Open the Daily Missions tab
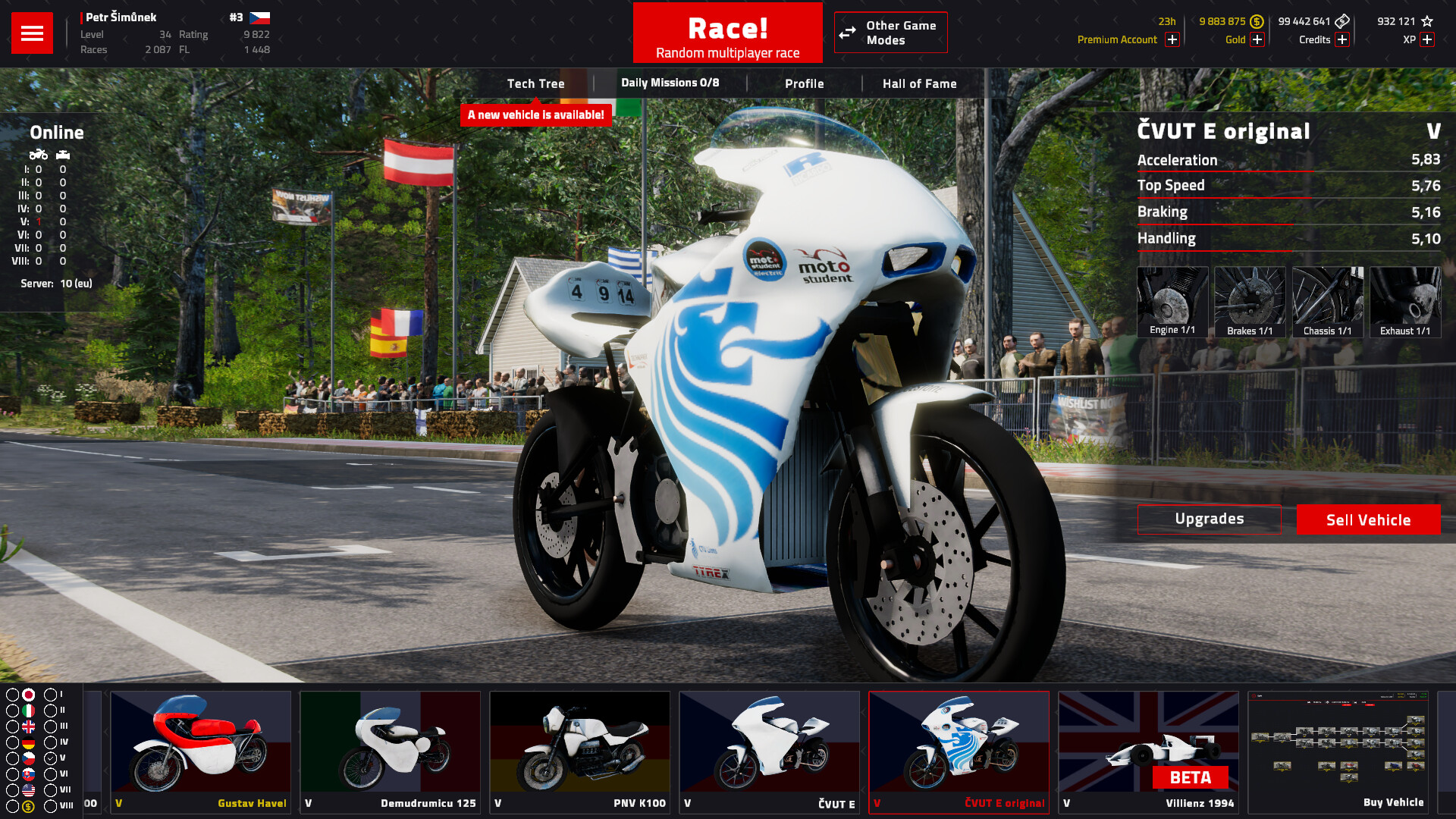Image resolution: width=1456 pixels, height=819 pixels. pos(670,83)
